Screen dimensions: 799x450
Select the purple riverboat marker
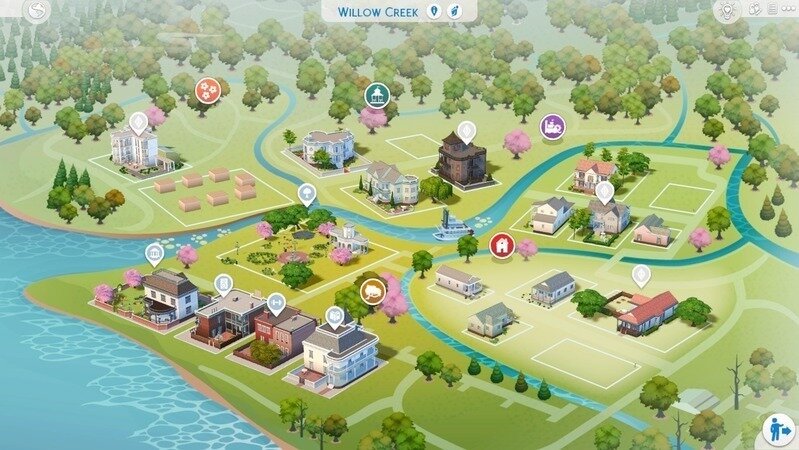pos(552,127)
